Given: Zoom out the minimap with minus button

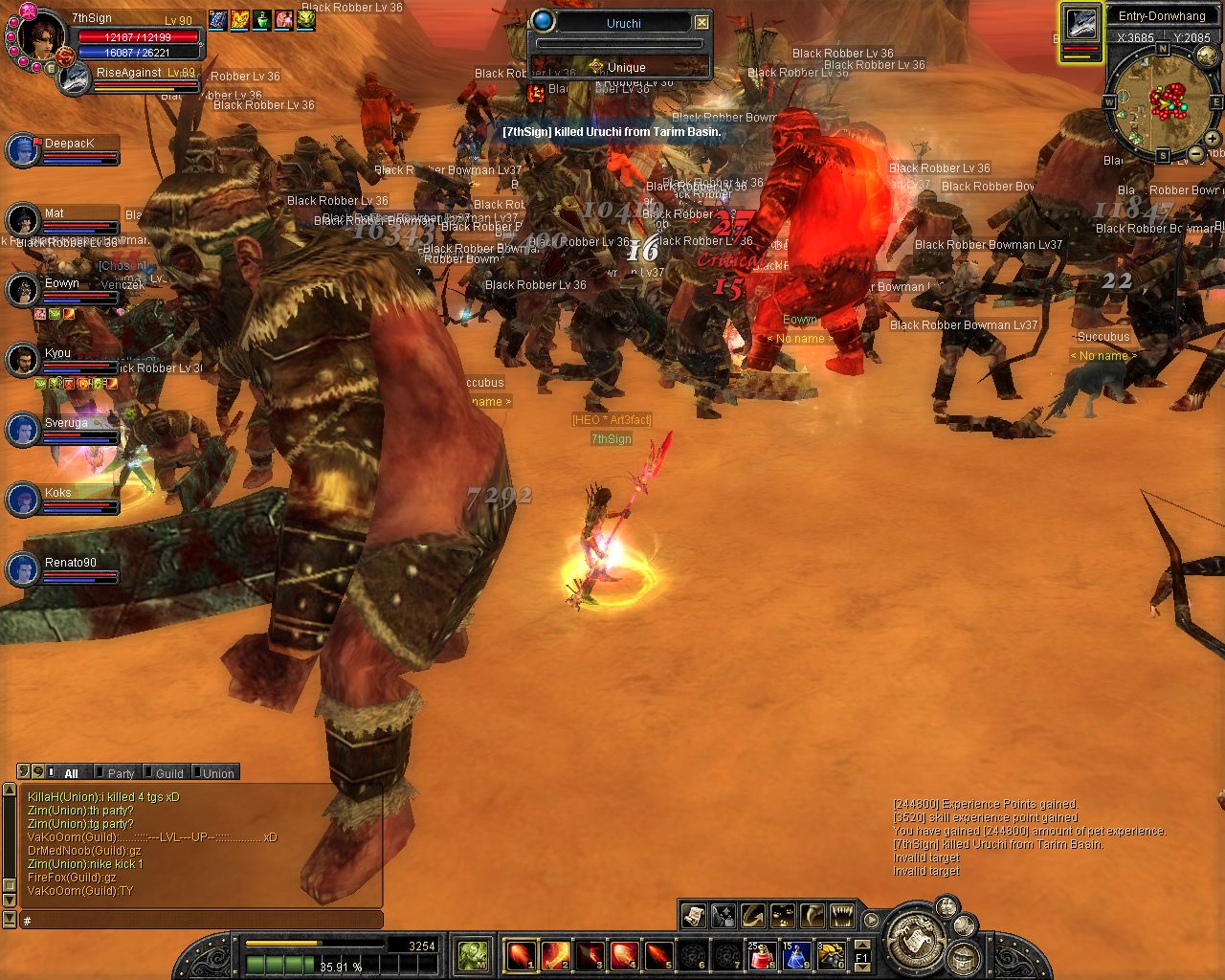Looking at the screenshot, I should (x=1196, y=153).
